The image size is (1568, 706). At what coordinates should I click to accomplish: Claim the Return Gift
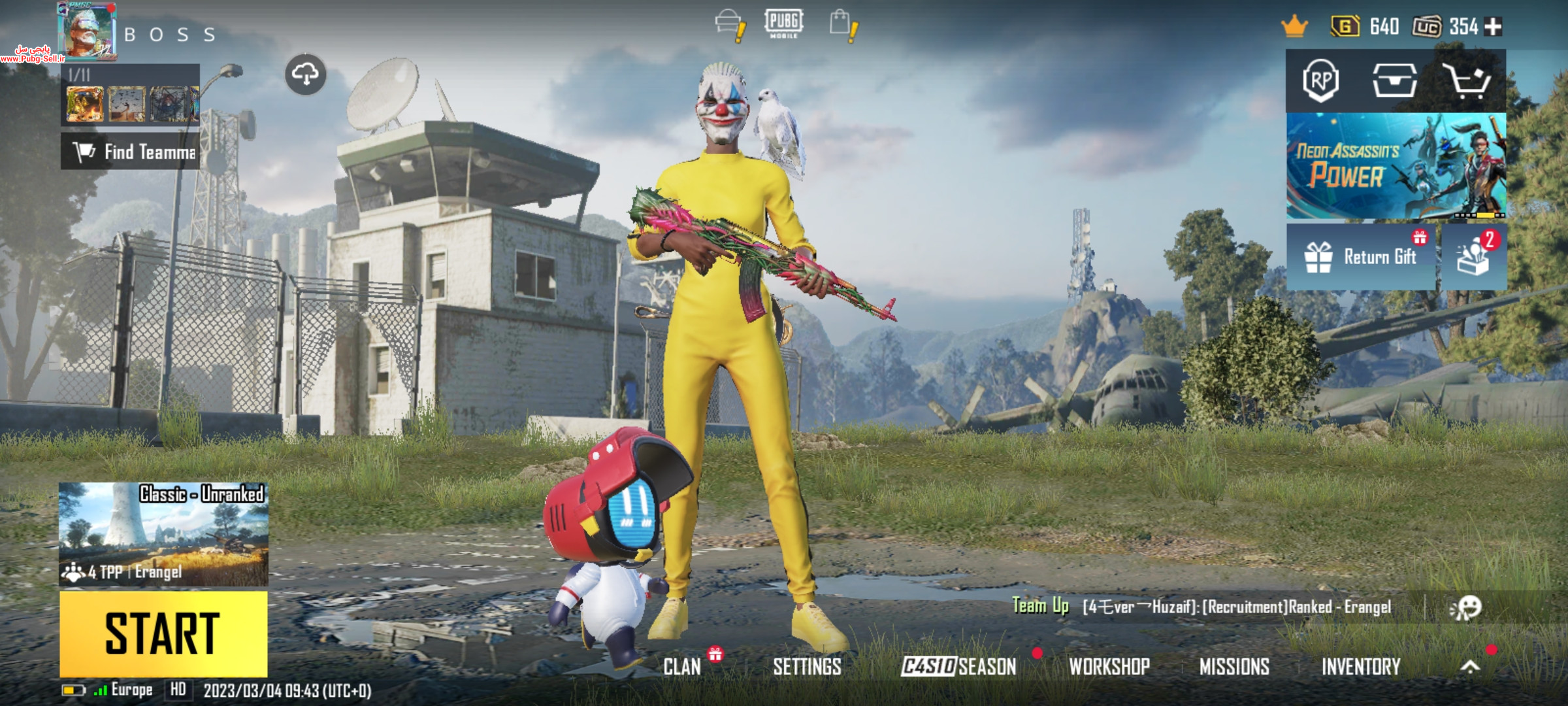point(1362,257)
